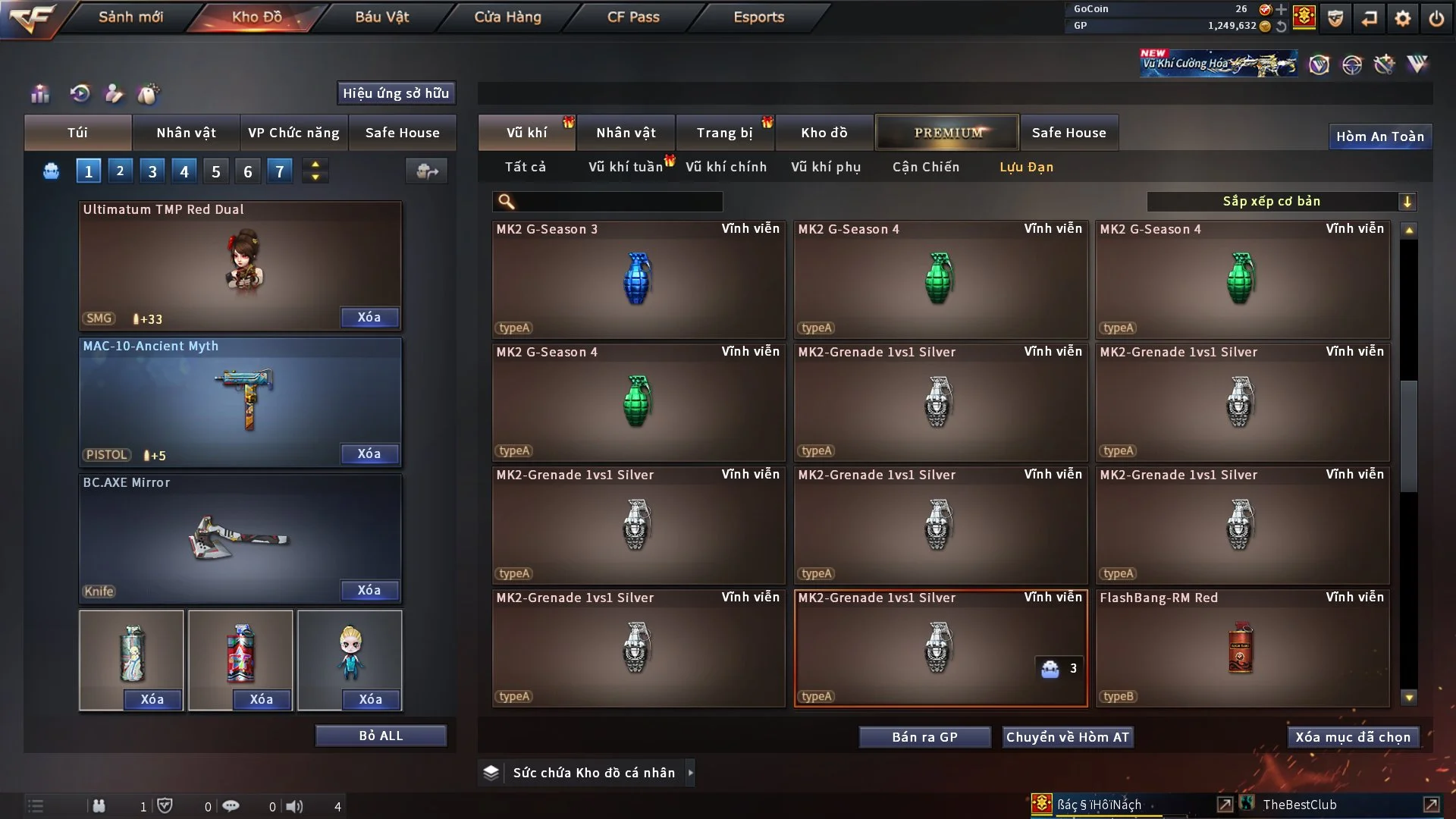Viewport: 1456px width, 819px height.
Task: Click the Bán ra GP button
Action: (924, 736)
